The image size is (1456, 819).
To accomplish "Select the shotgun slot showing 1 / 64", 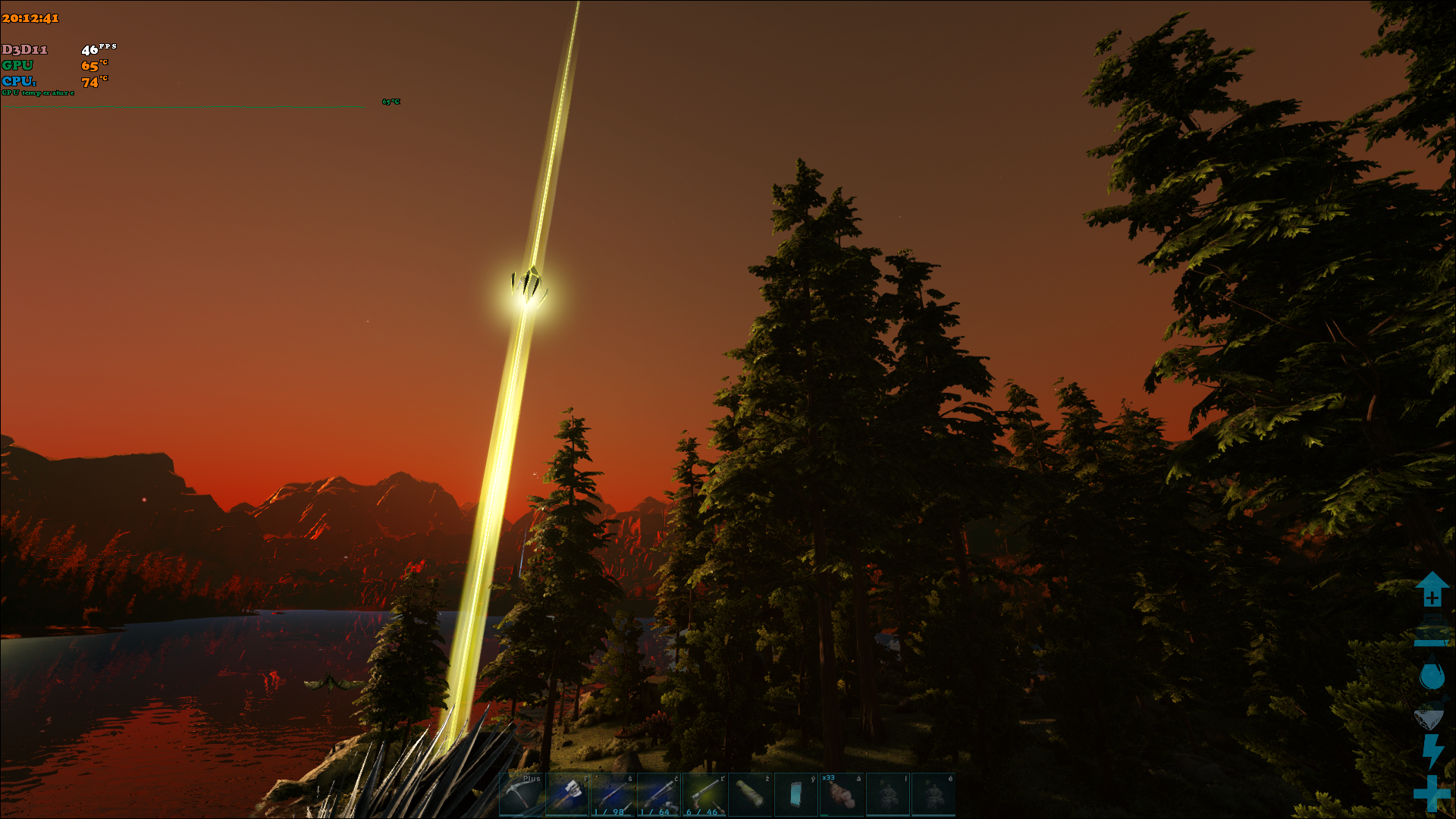I will 659,795.
